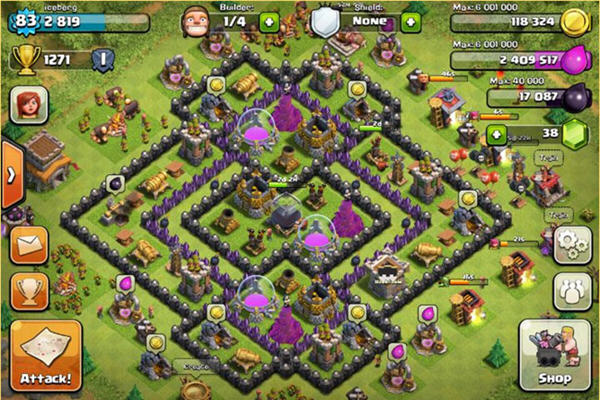The image size is (600, 400).
Task: Add a builder with the plus button
Action: click(x=268, y=21)
